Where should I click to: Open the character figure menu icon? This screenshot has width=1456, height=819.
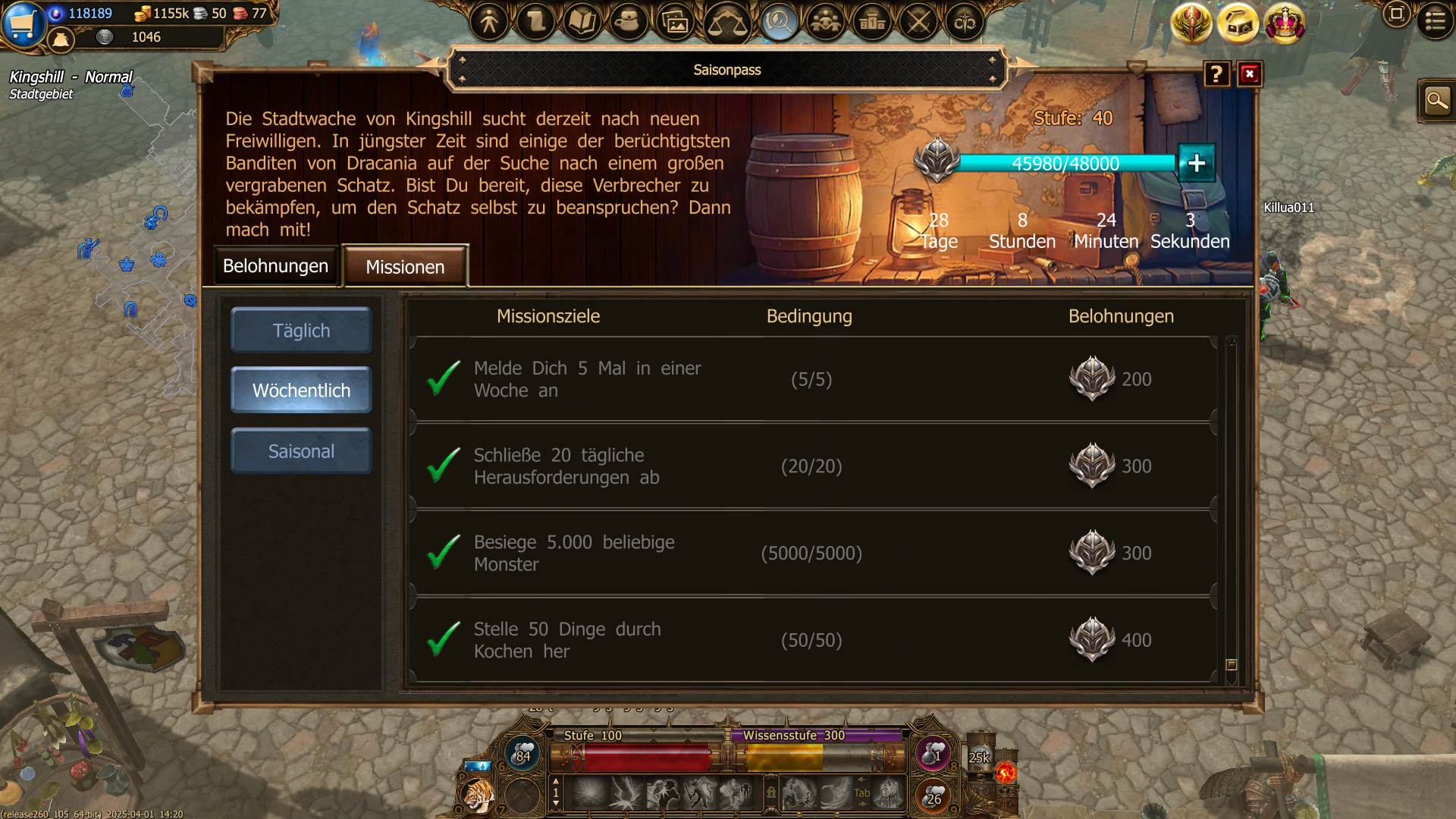coord(489,22)
